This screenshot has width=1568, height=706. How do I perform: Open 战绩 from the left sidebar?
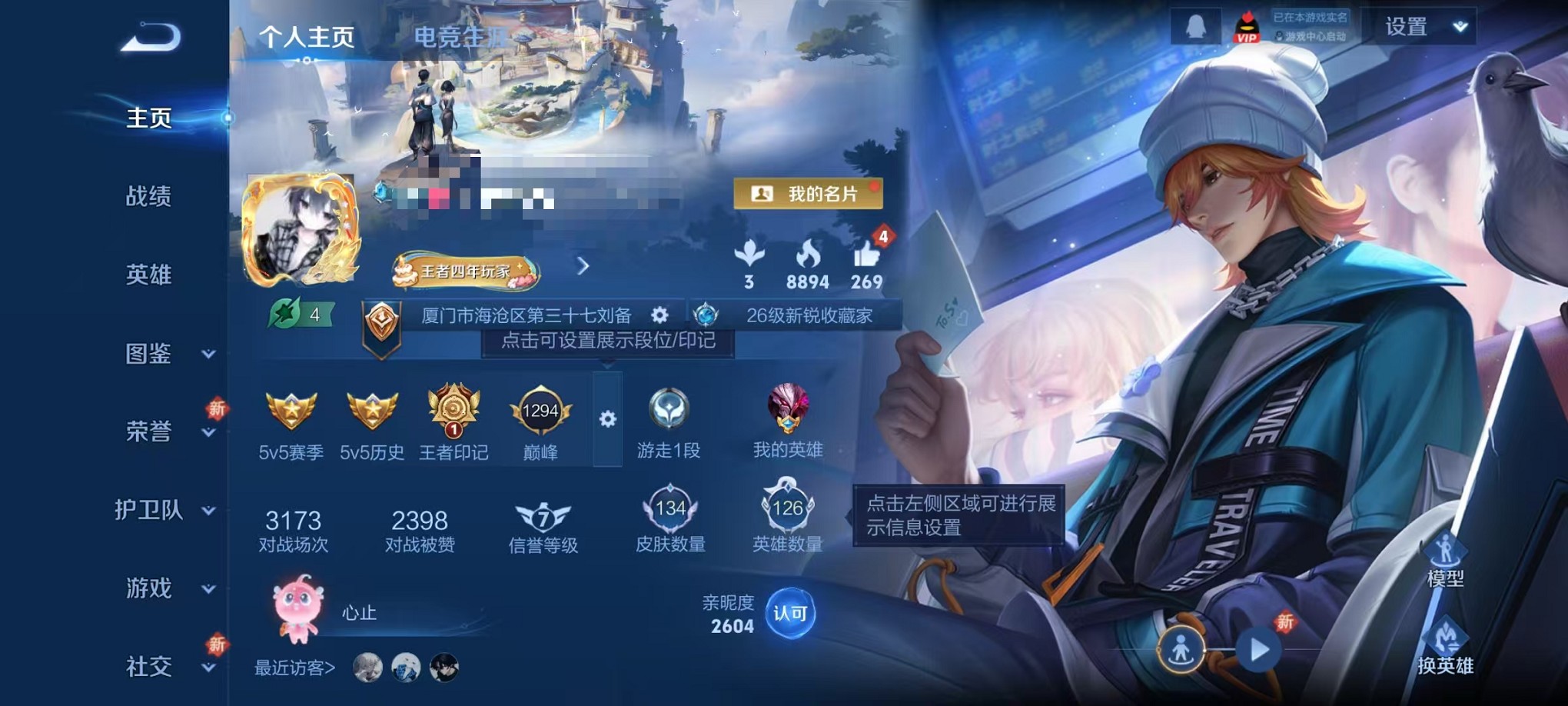tap(150, 198)
